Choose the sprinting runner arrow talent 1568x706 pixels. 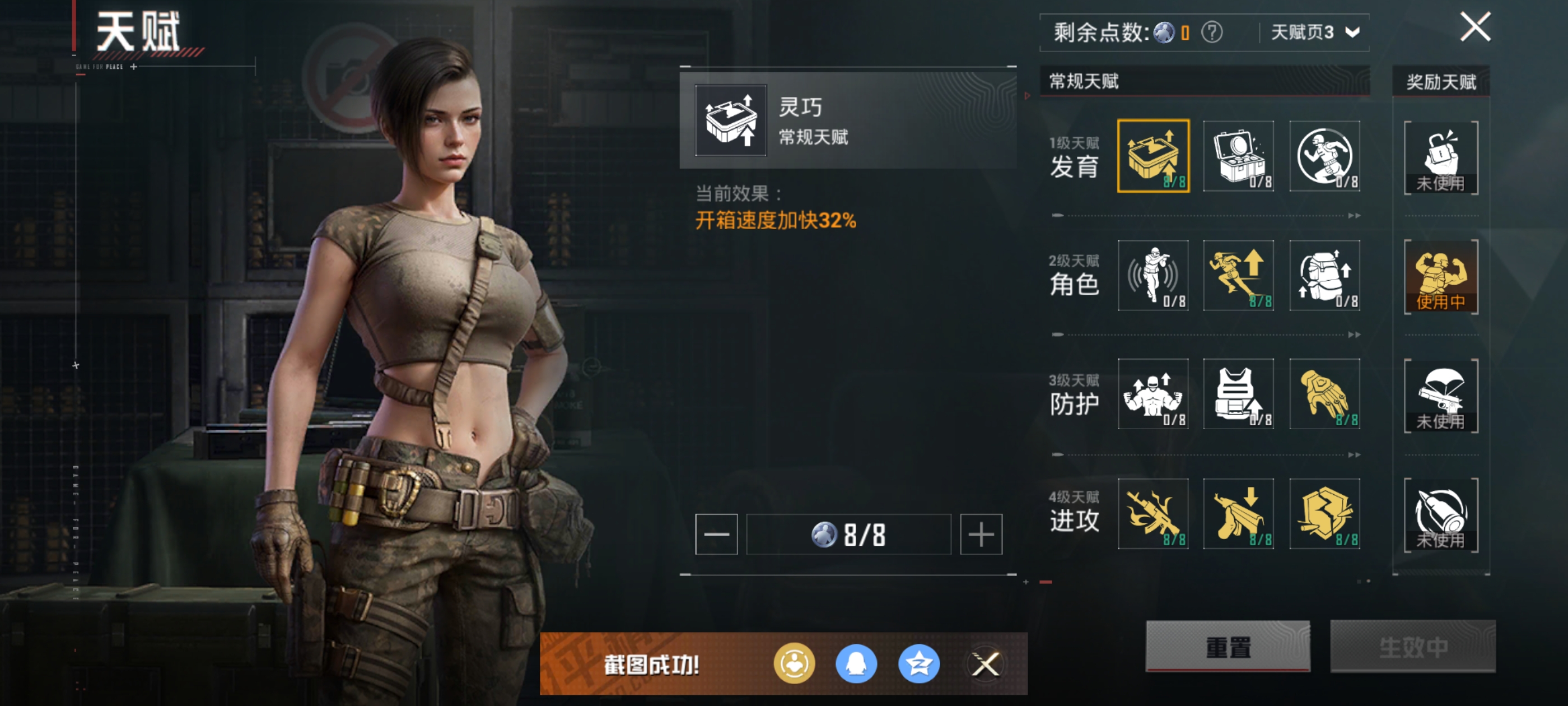(x=1239, y=275)
